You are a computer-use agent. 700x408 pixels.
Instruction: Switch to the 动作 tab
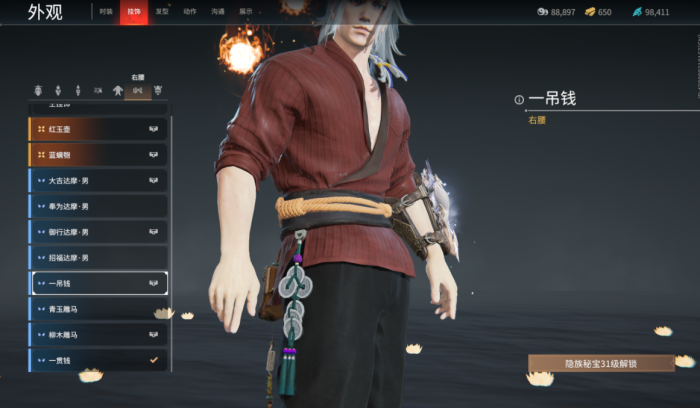coord(190,12)
